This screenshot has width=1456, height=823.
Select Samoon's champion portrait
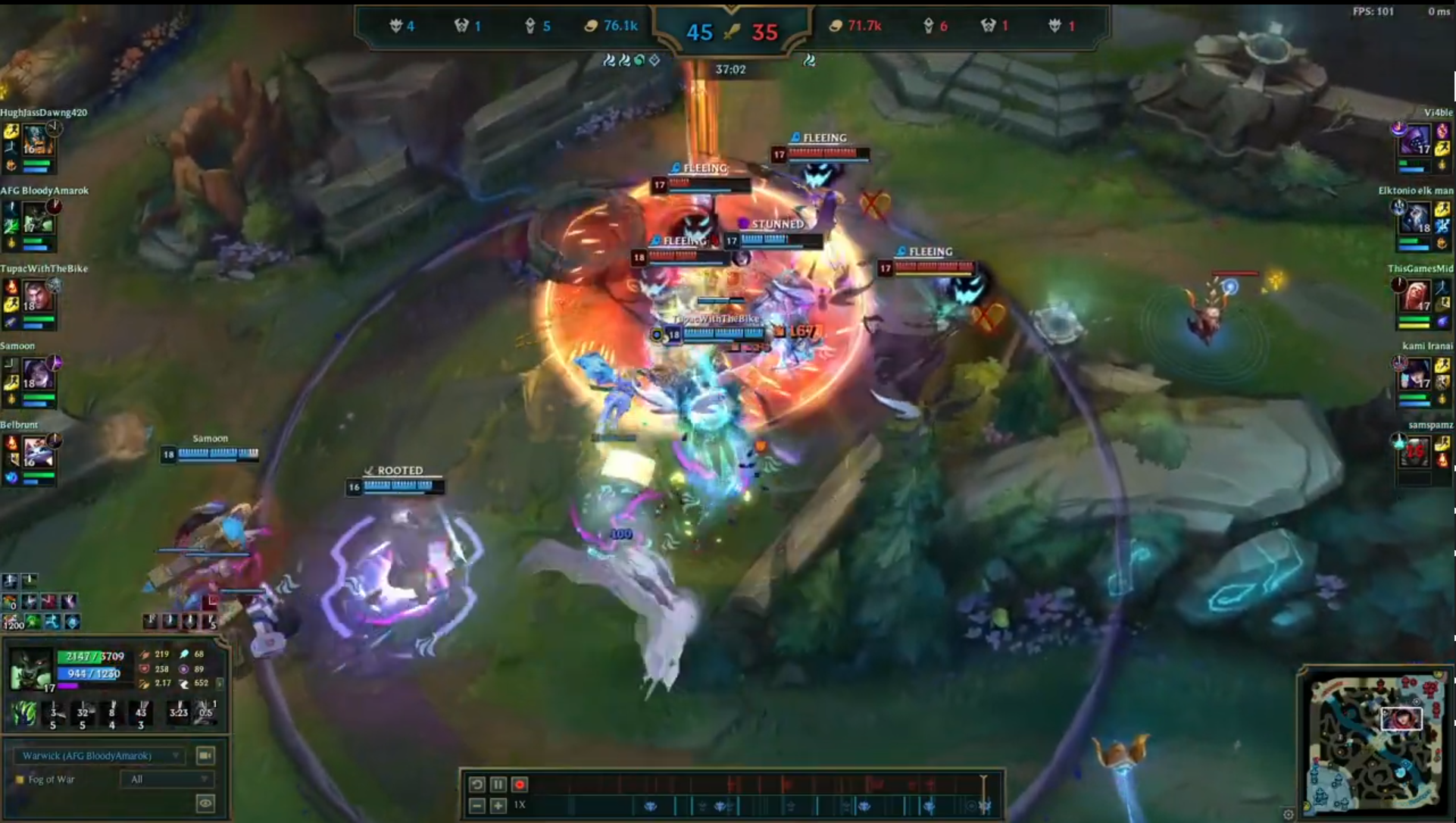tap(36, 374)
